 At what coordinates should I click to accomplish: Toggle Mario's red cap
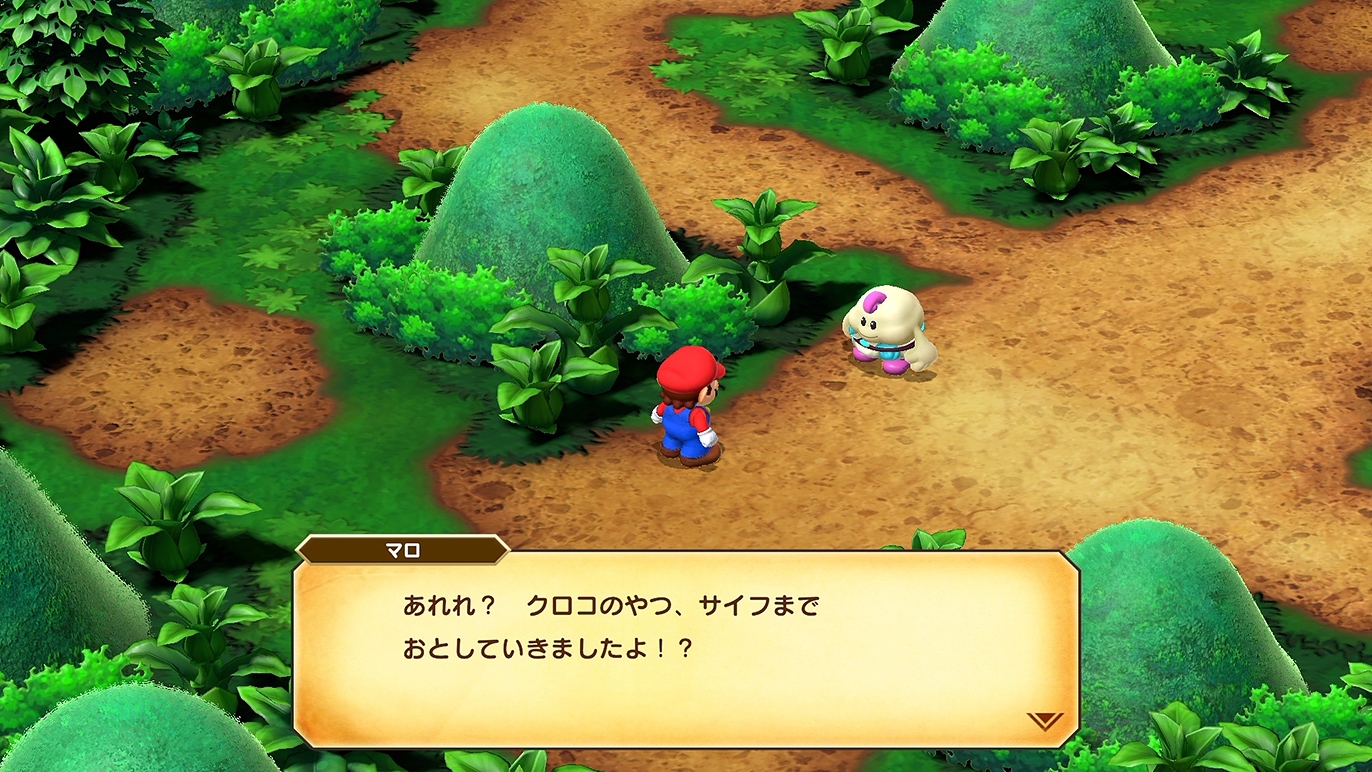coord(685,370)
